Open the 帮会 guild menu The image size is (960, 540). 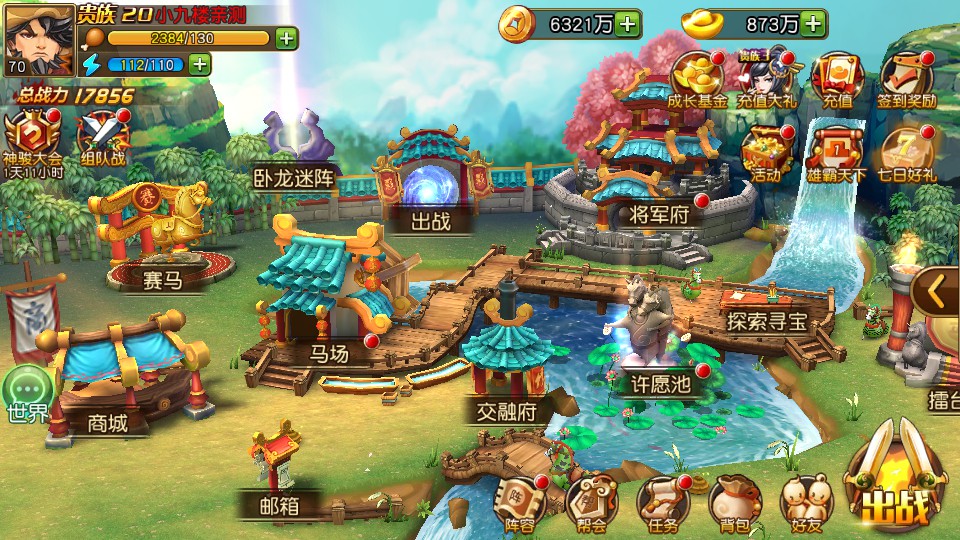(591, 499)
